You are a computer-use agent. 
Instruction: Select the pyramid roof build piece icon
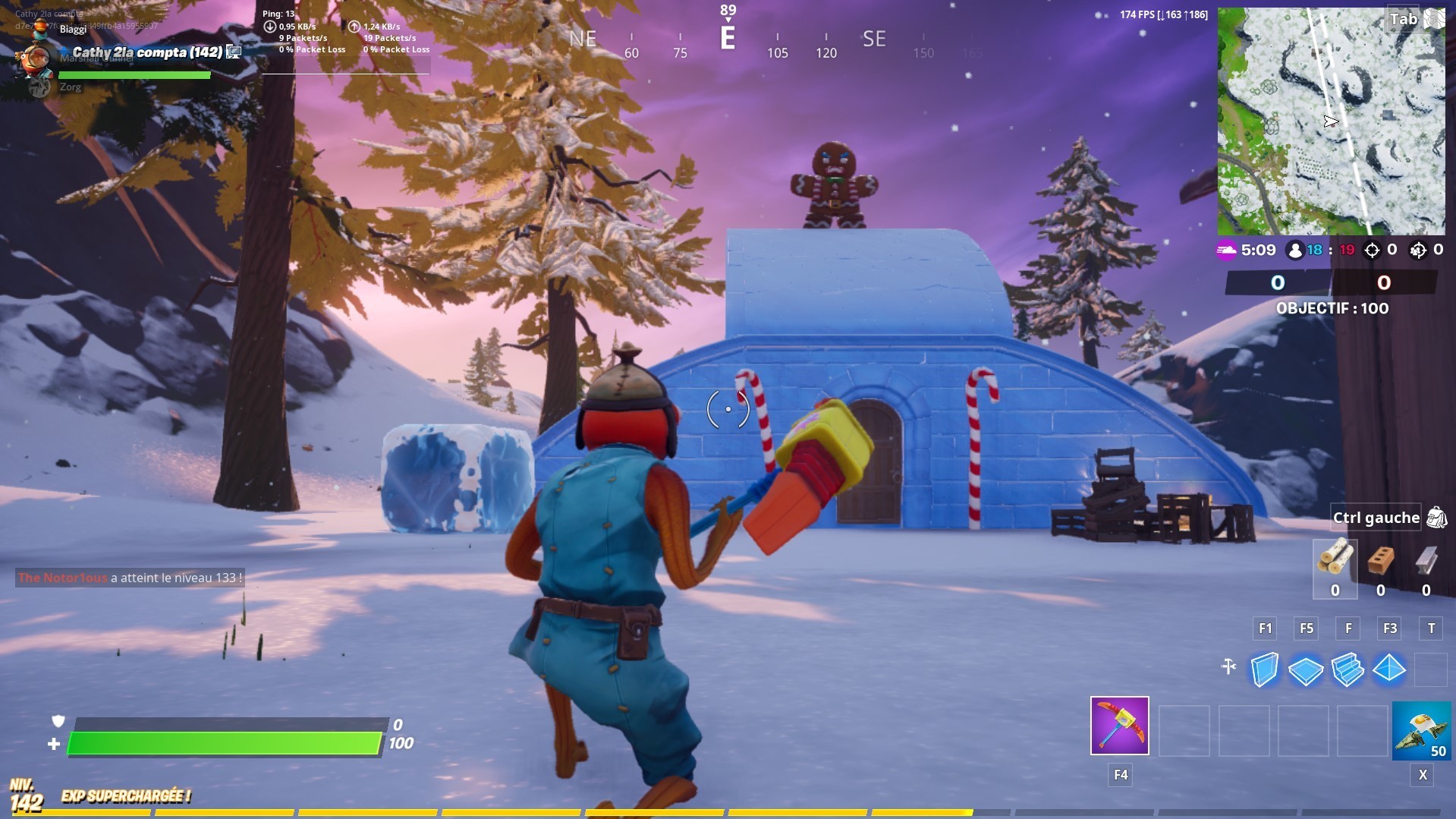pos(1390,670)
